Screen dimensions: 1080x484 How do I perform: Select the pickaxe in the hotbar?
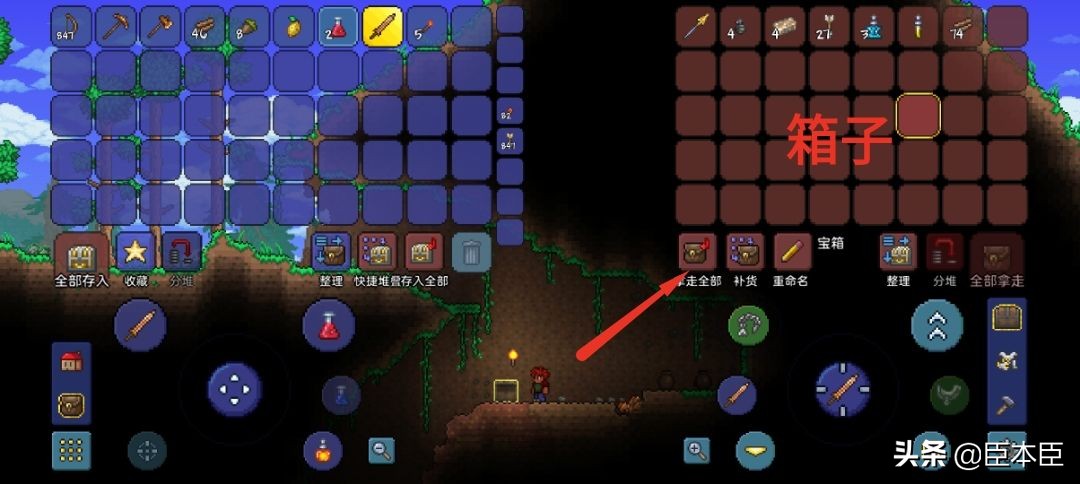pos(116,27)
